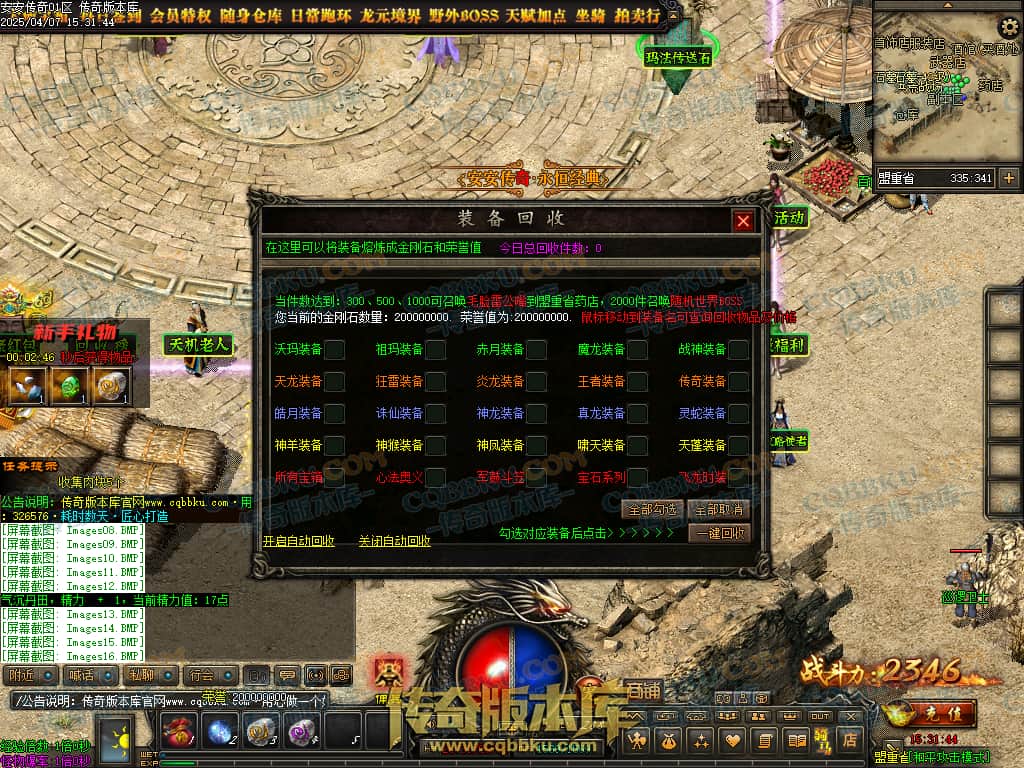Viewport: 1024px width, 768px height.
Task: Select the 传奇装备 checkbox
Action: pos(738,381)
